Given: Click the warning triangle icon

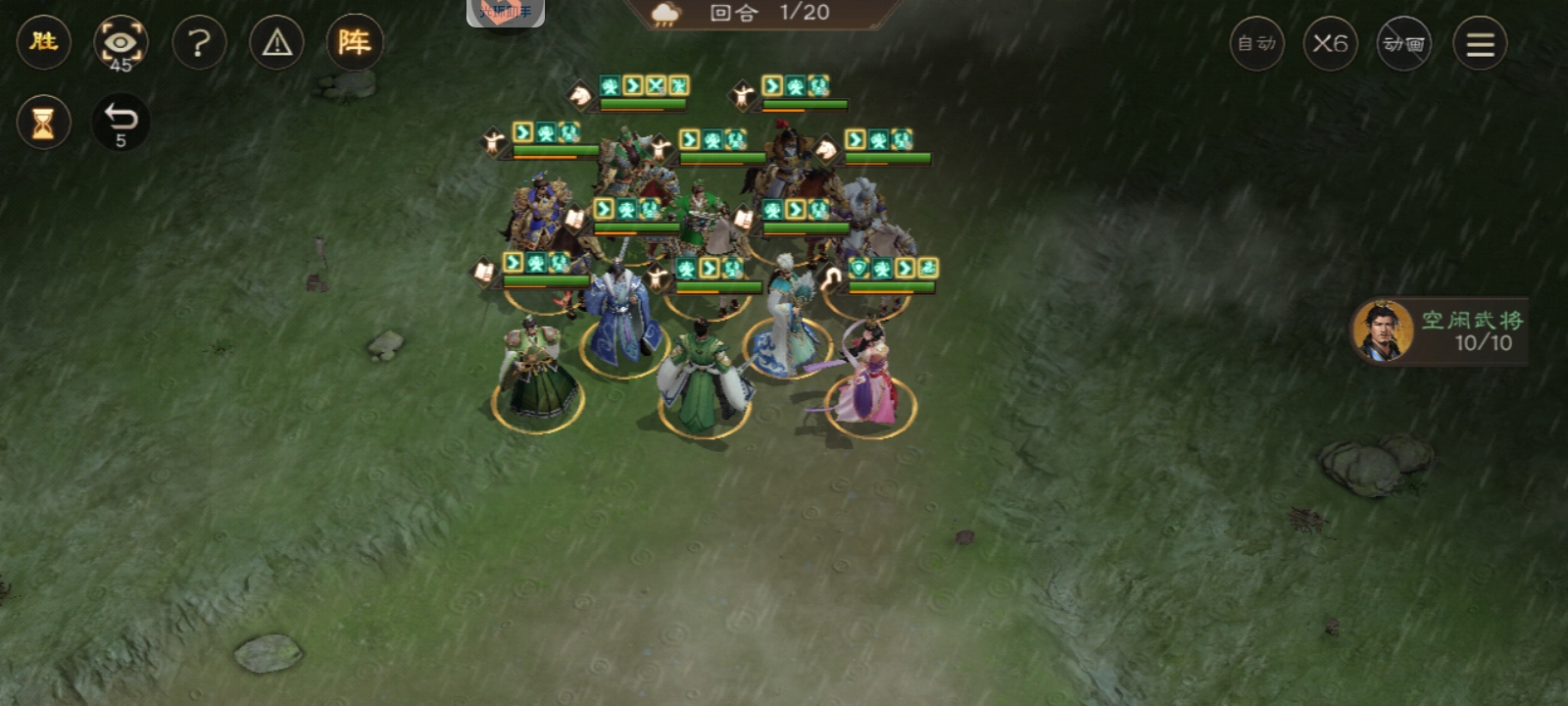Looking at the screenshot, I should click(277, 43).
